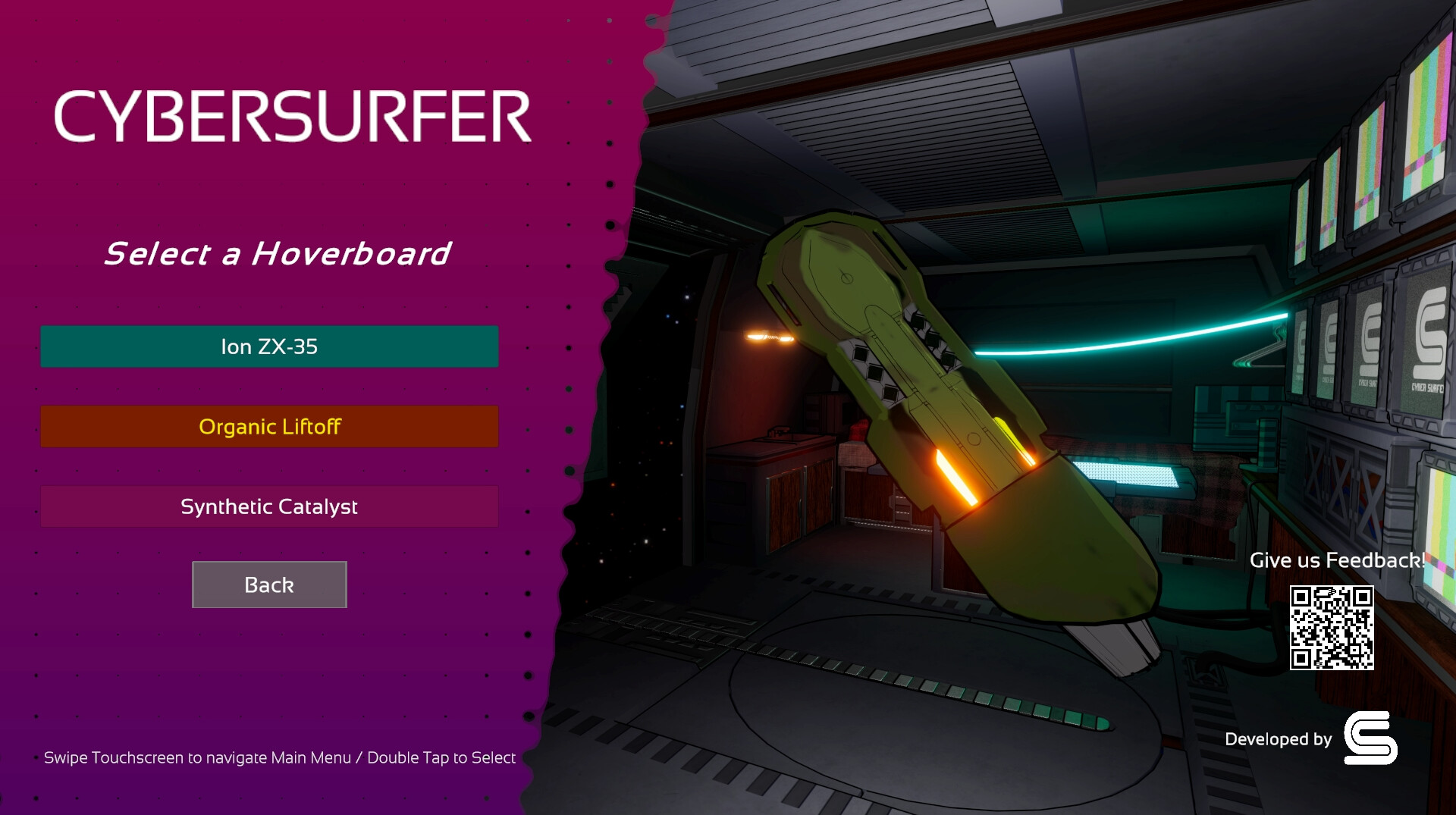Viewport: 1456px width, 815px height.
Task: Go to the Select a Hoverboard header
Action: coord(278,253)
